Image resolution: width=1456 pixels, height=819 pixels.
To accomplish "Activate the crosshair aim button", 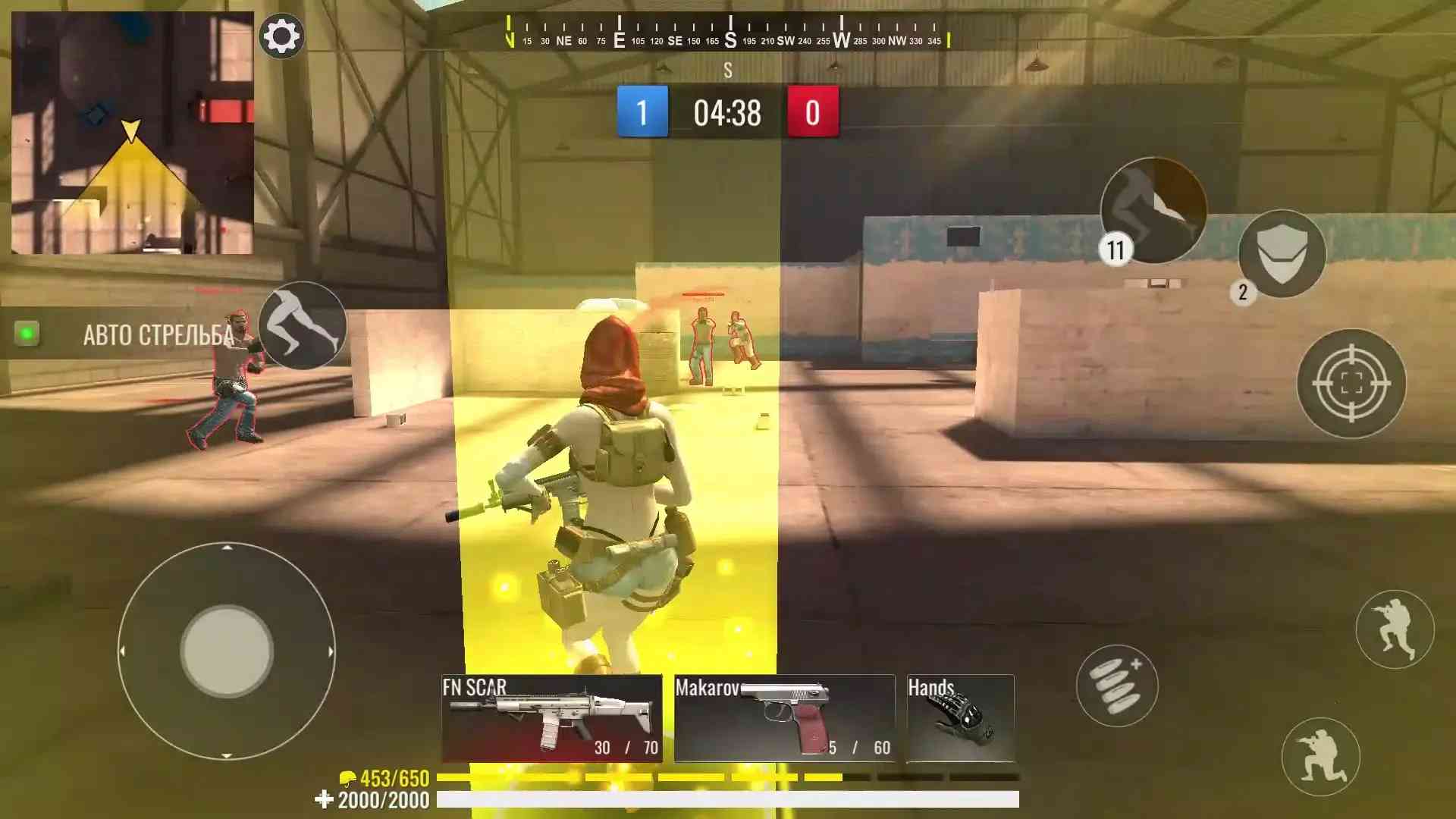I will [1351, 384].
